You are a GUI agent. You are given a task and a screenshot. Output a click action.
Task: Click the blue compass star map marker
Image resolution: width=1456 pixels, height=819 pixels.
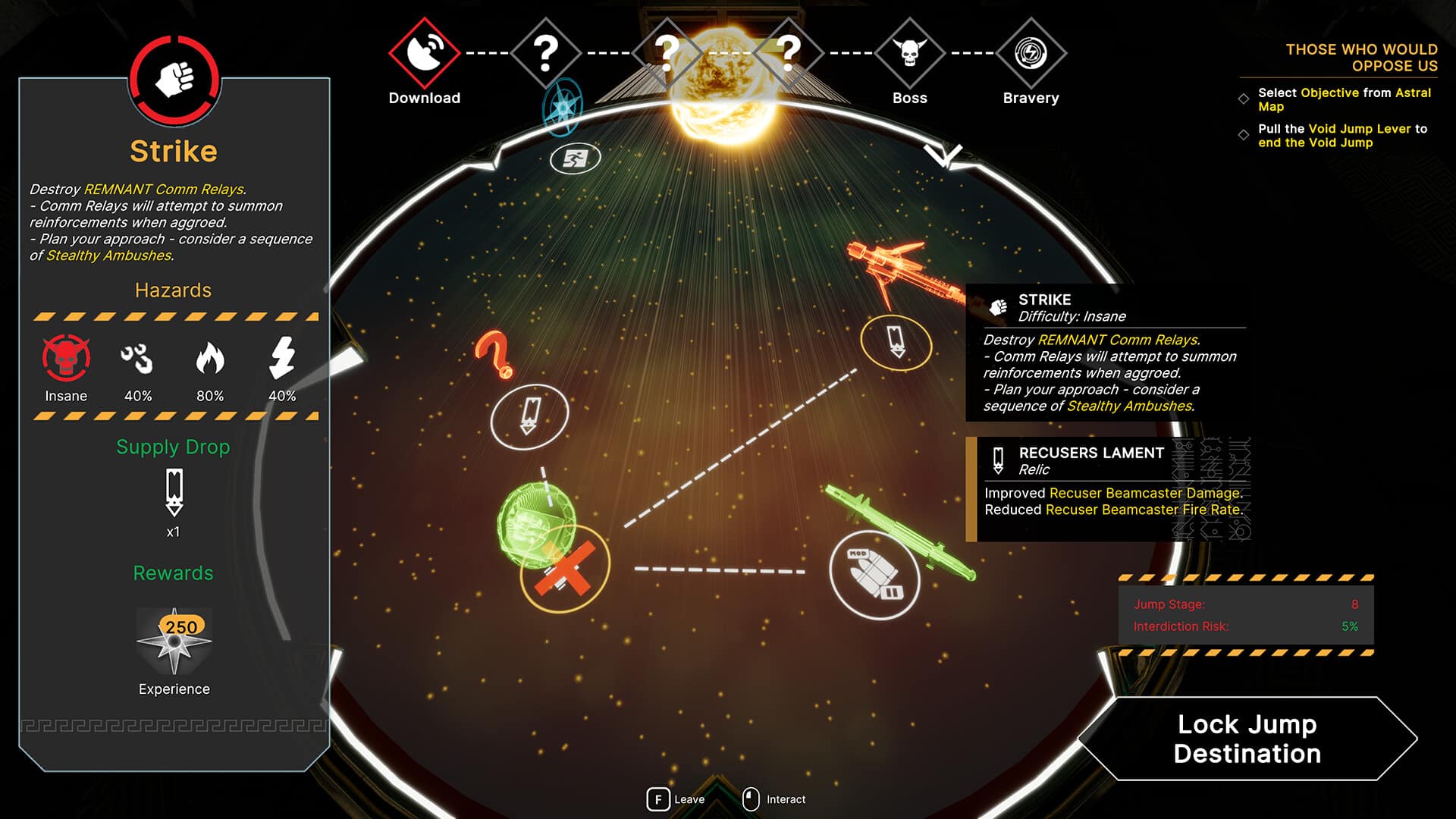tap(563, 107)
